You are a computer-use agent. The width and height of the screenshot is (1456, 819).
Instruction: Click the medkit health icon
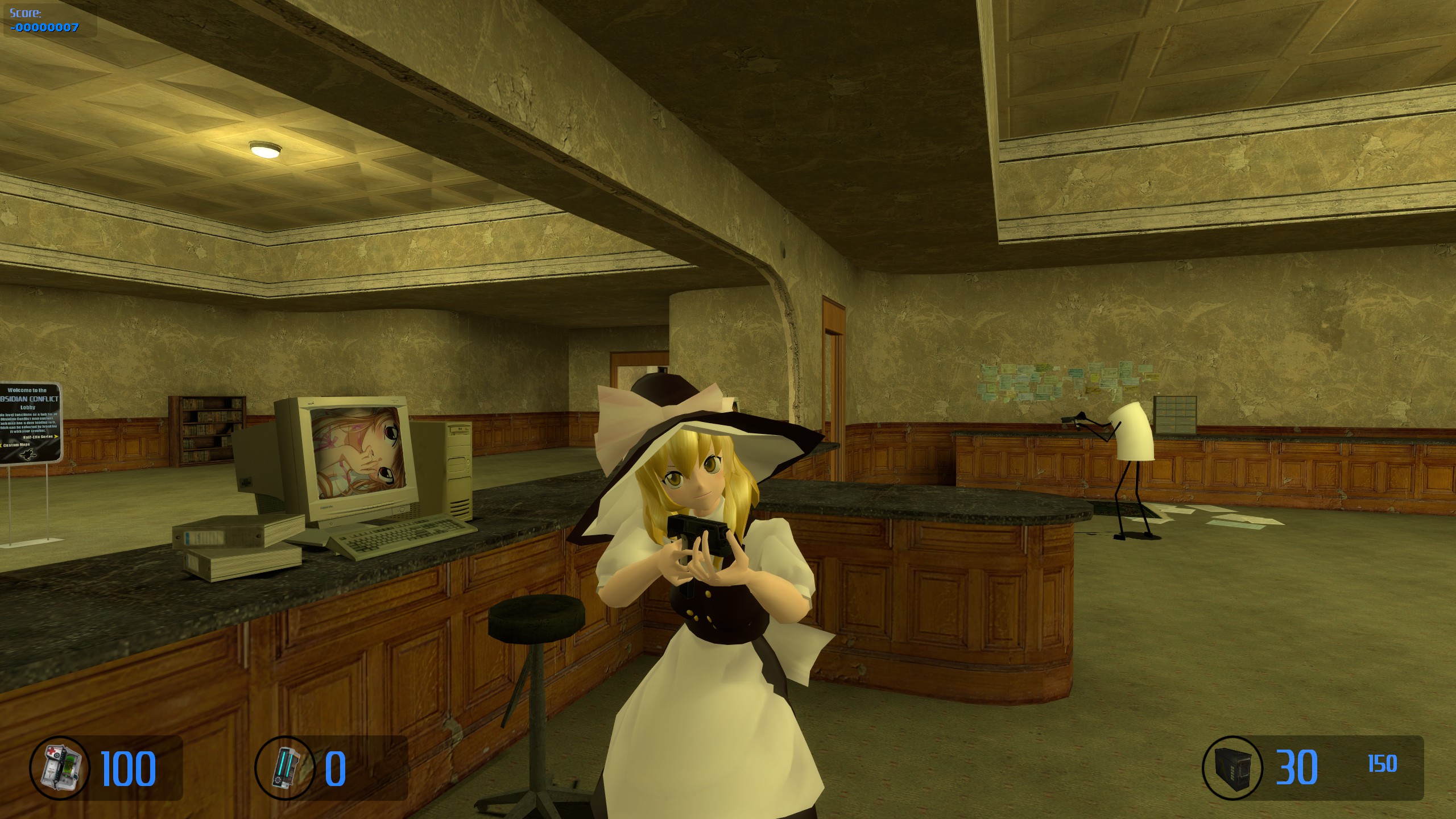pos(60,767)
